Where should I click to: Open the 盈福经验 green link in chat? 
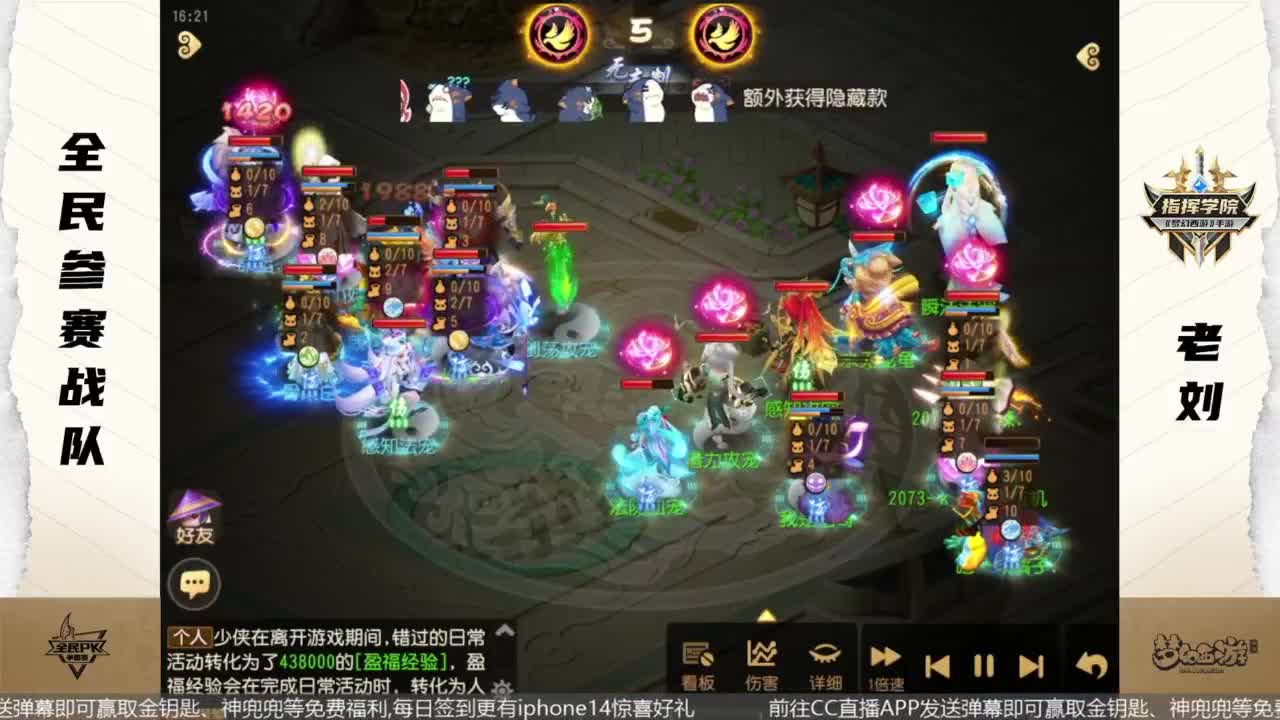click(402, 662)
